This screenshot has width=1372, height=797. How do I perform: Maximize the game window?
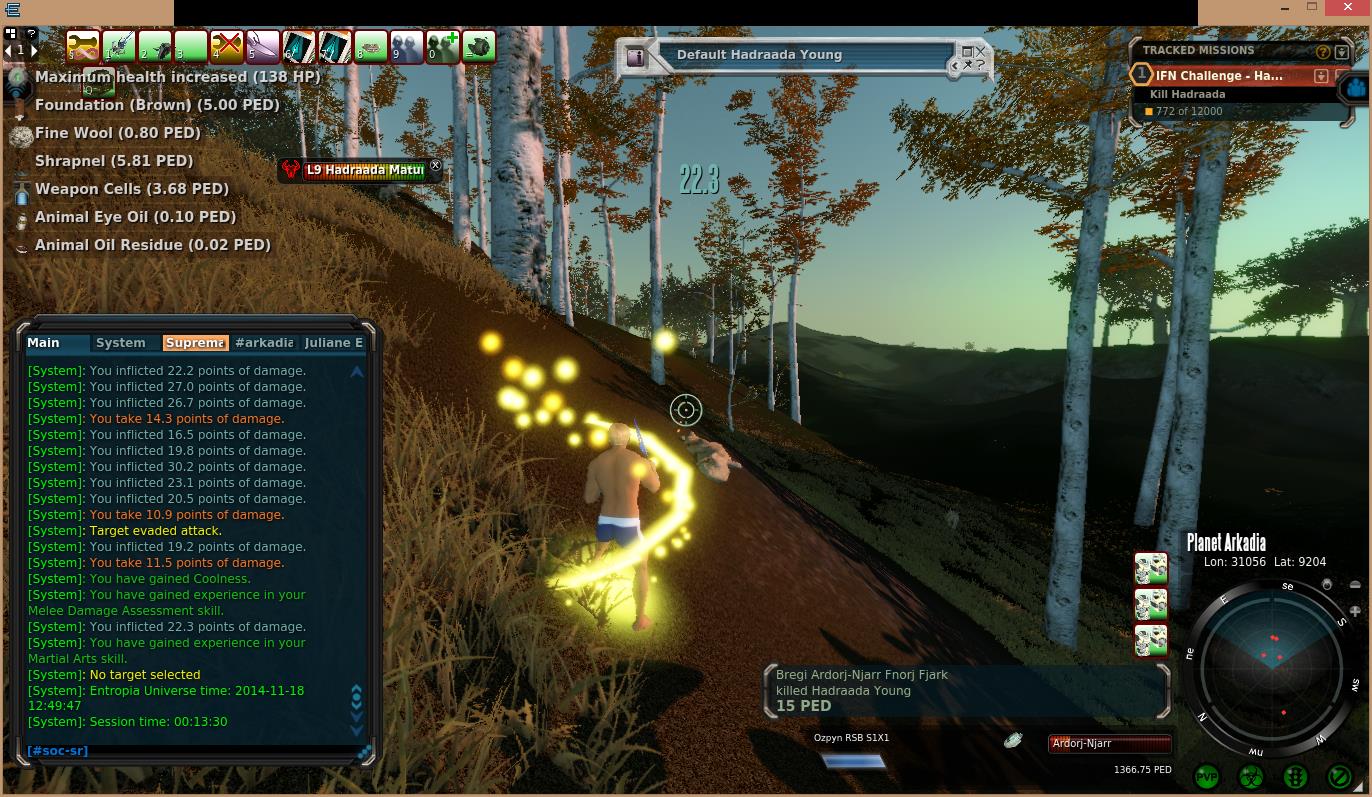(1312, 7)
